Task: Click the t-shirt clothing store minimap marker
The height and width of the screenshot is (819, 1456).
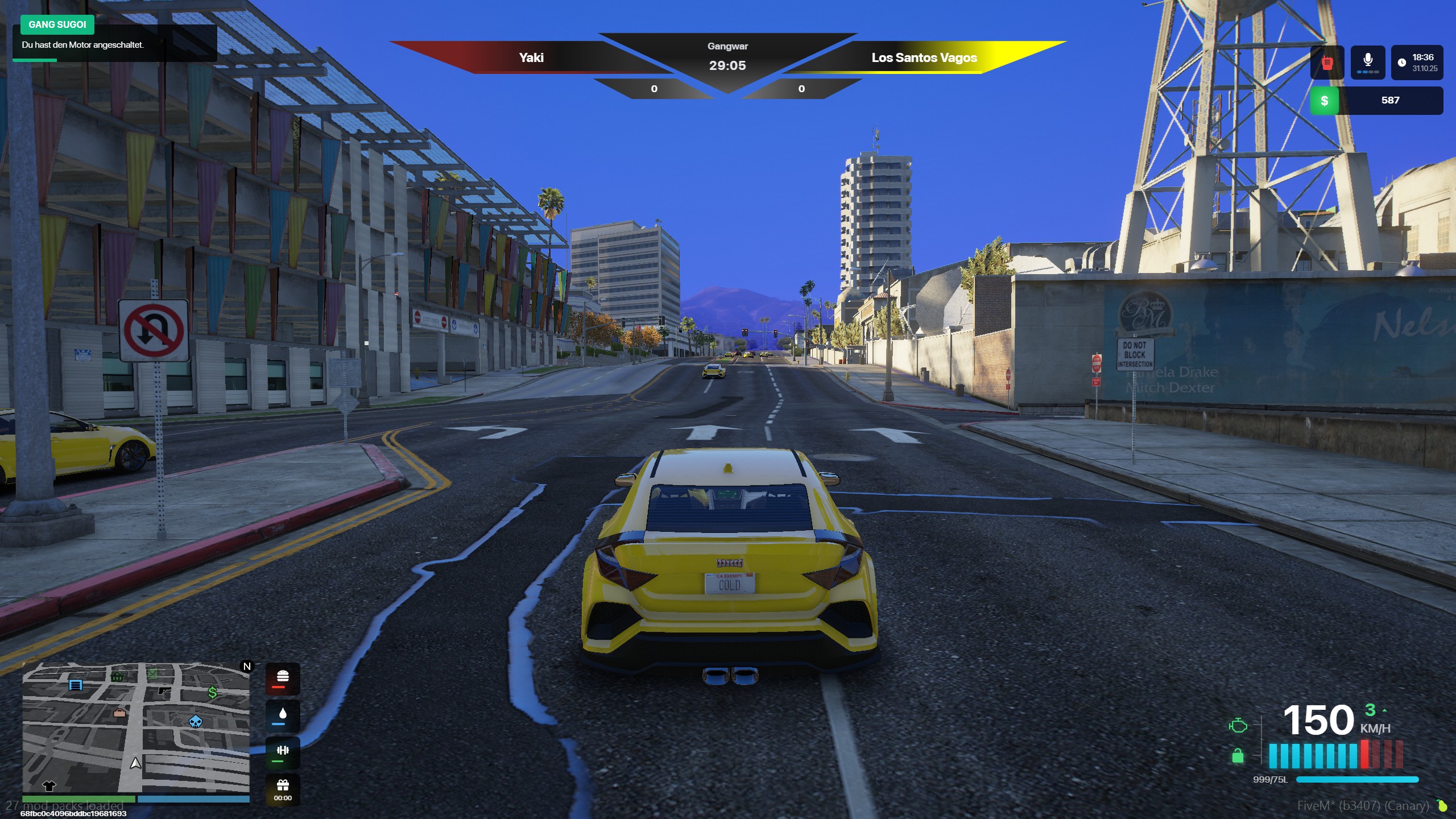Action: [49, 785]
